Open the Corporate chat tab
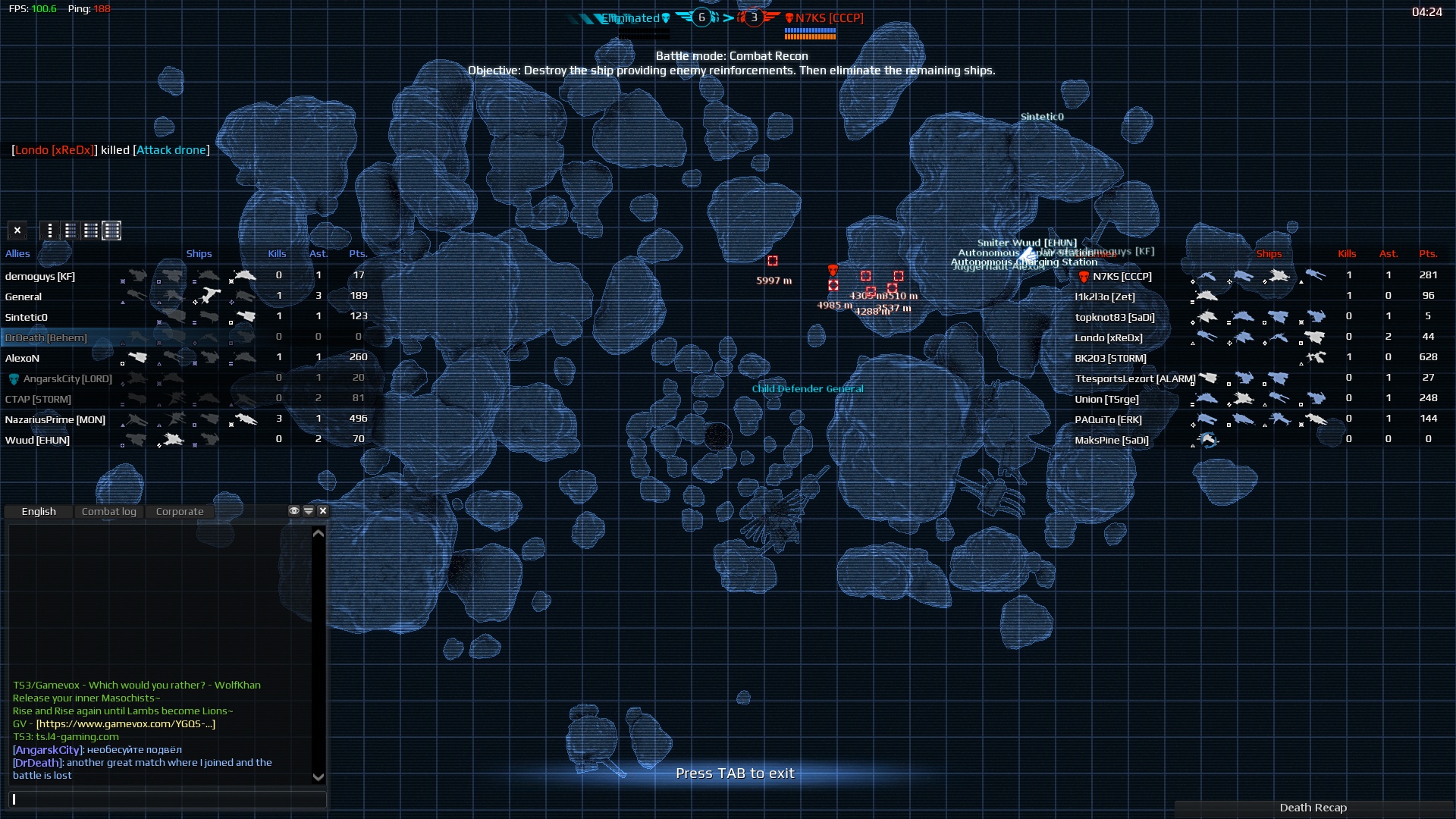This screenshot has height=819, width=1456. 179,511
